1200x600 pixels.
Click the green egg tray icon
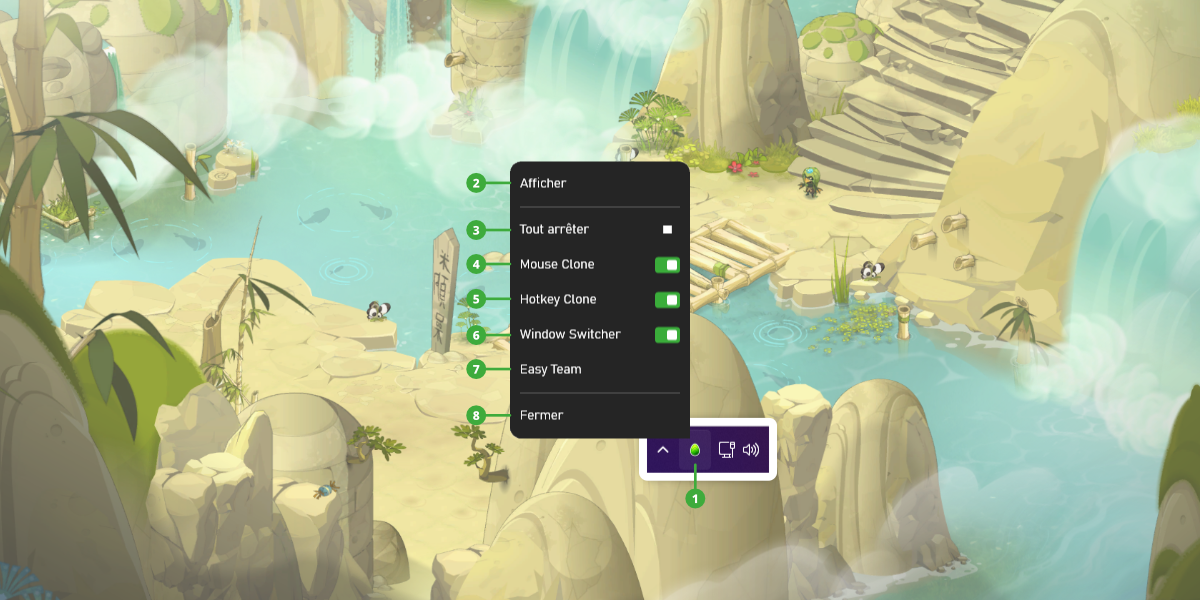point(695,450)
